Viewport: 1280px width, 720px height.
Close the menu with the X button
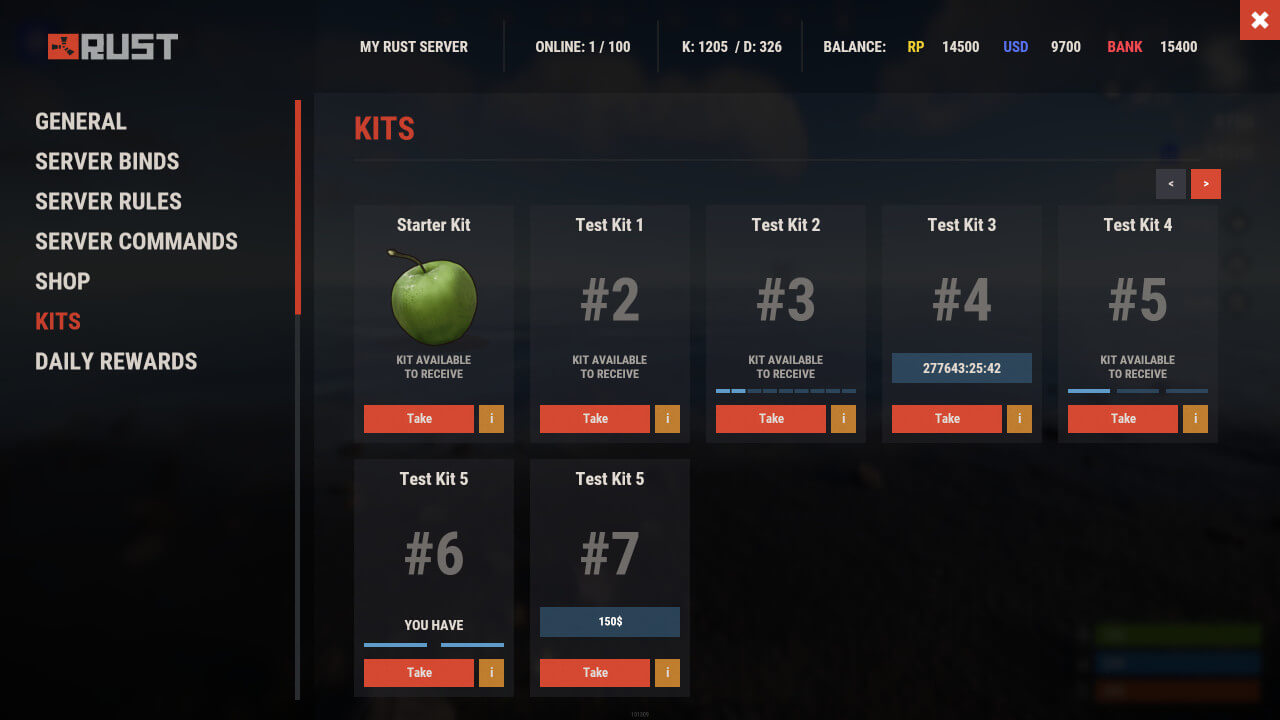click(1259, 20)
